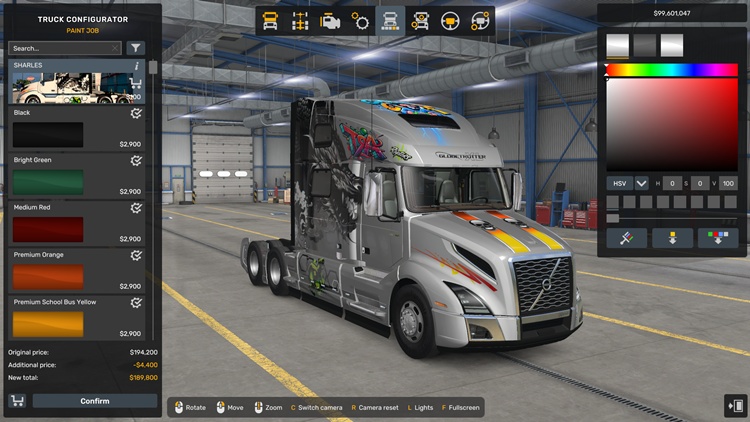Confirm the paint job purchase

[95, 401]
